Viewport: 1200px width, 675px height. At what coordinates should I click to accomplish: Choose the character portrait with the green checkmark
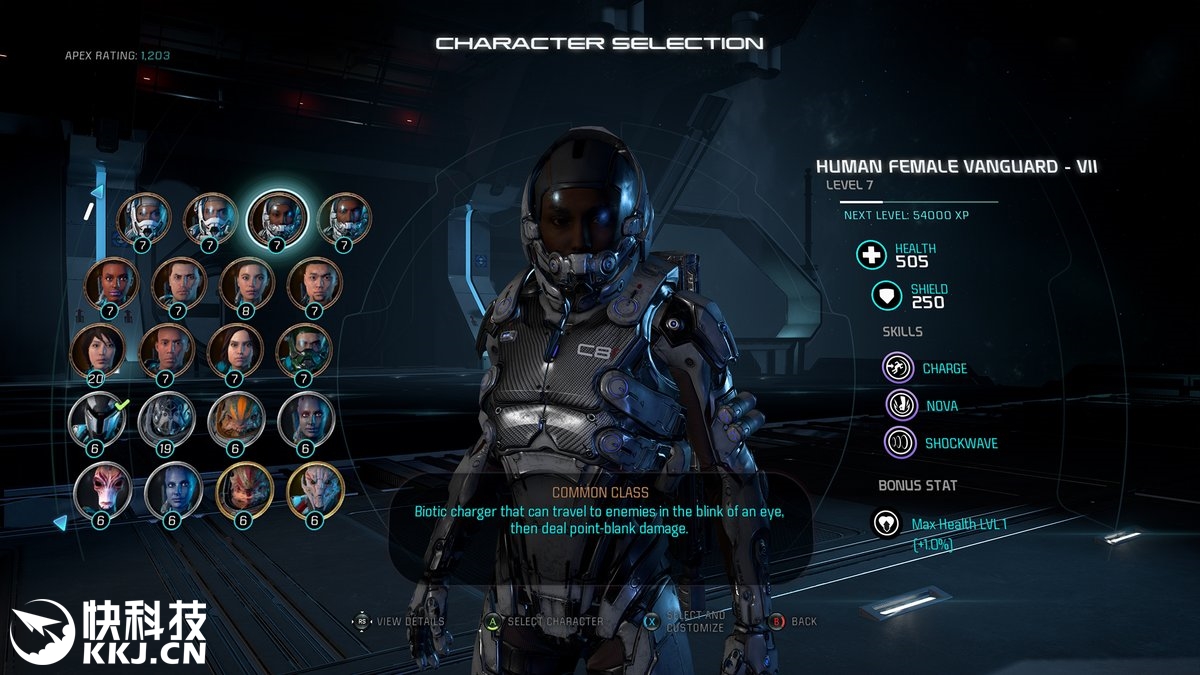(x=97, y=419)
